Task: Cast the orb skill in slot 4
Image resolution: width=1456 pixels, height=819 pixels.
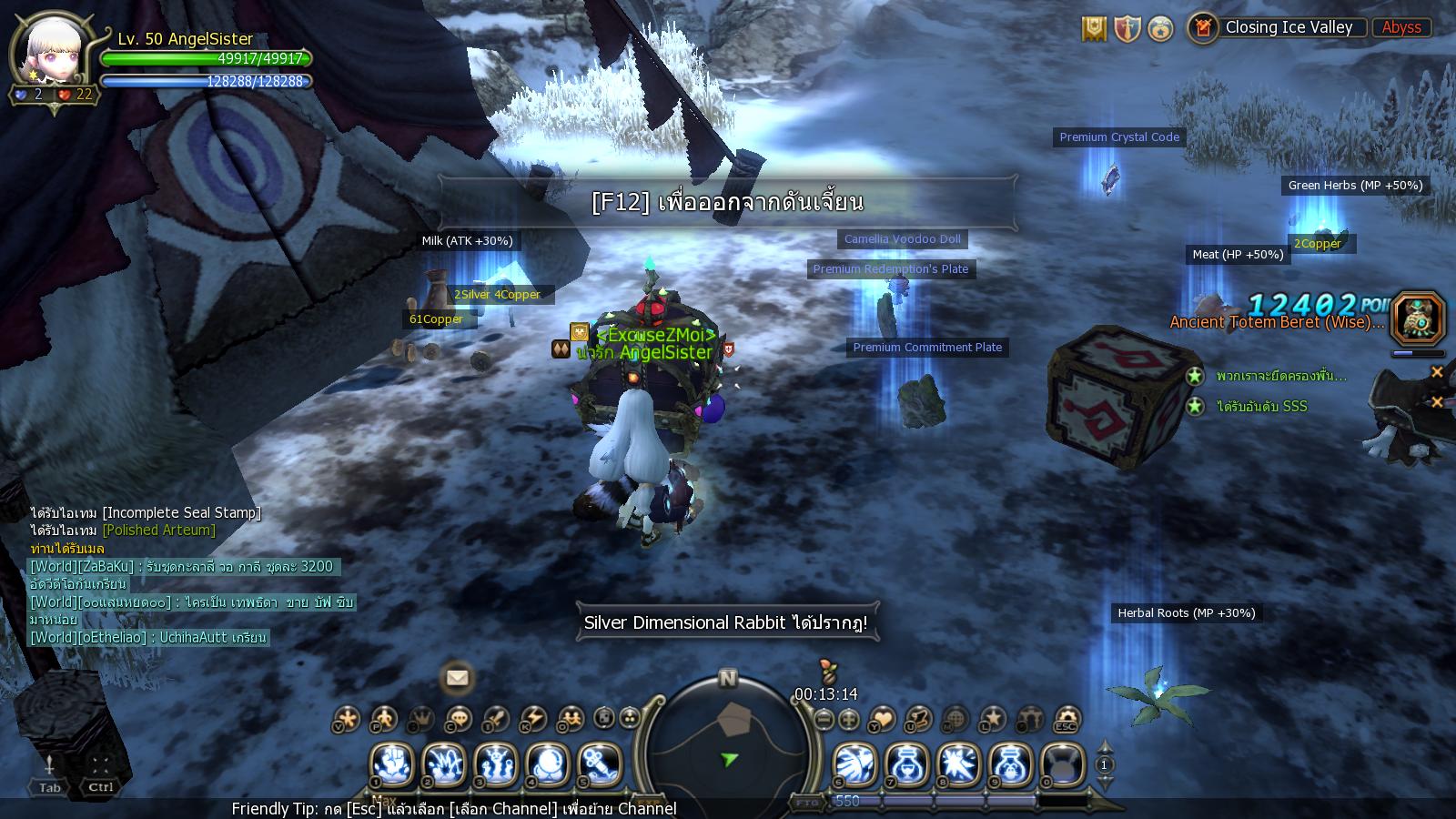Action: pos(547,763)
